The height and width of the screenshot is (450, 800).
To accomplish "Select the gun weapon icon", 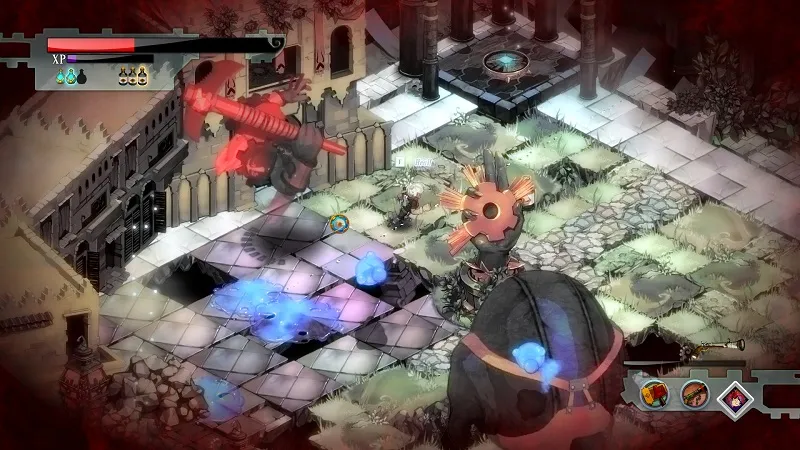I will [x=694, y=393].
